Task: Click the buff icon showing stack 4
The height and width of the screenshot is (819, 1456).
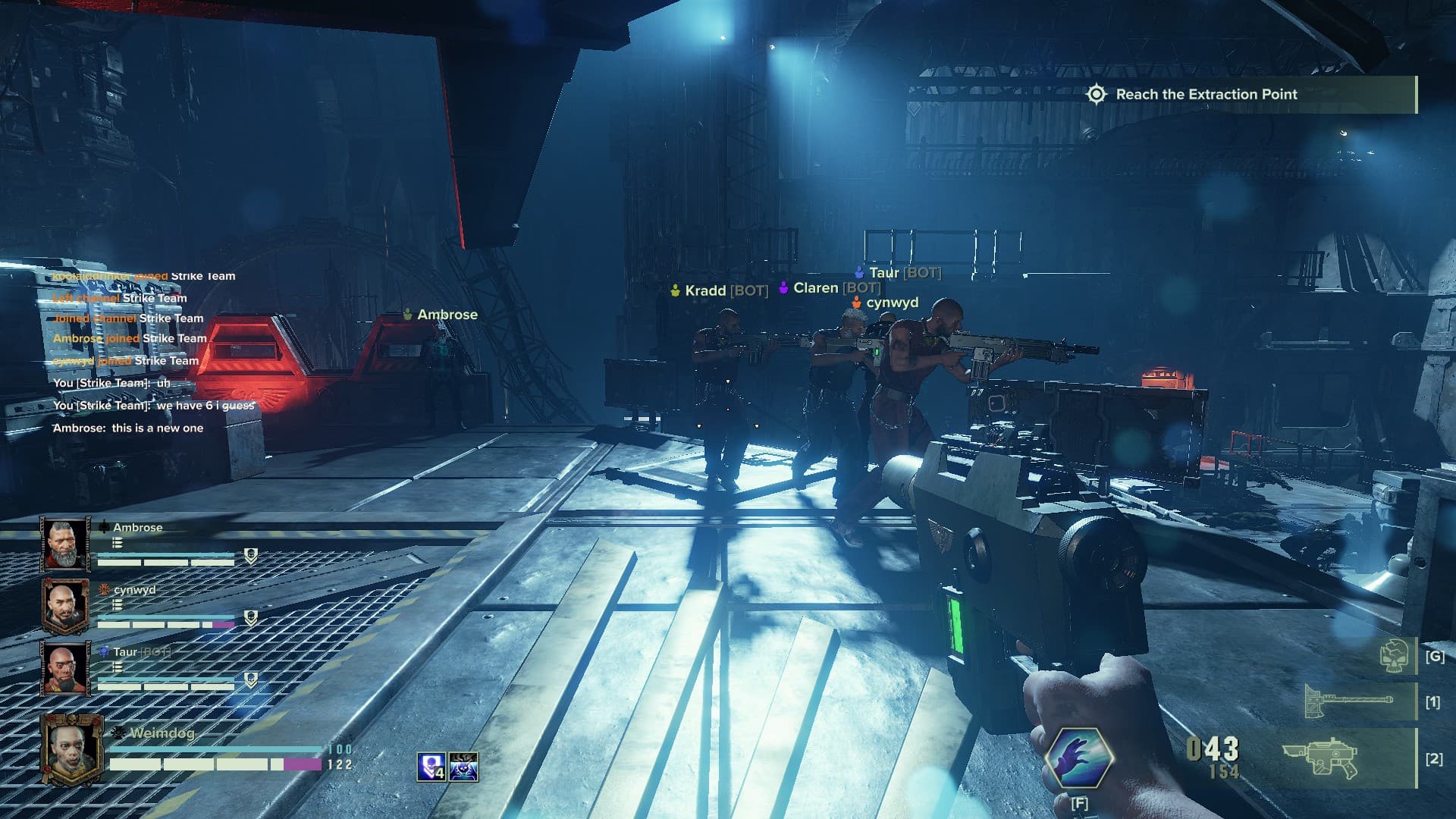Action: coord(431,767)
